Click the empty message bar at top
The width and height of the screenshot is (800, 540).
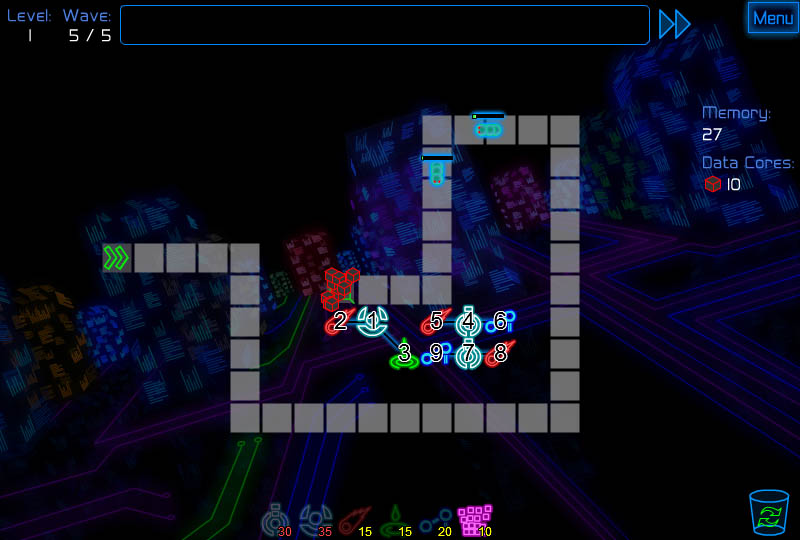385,25
